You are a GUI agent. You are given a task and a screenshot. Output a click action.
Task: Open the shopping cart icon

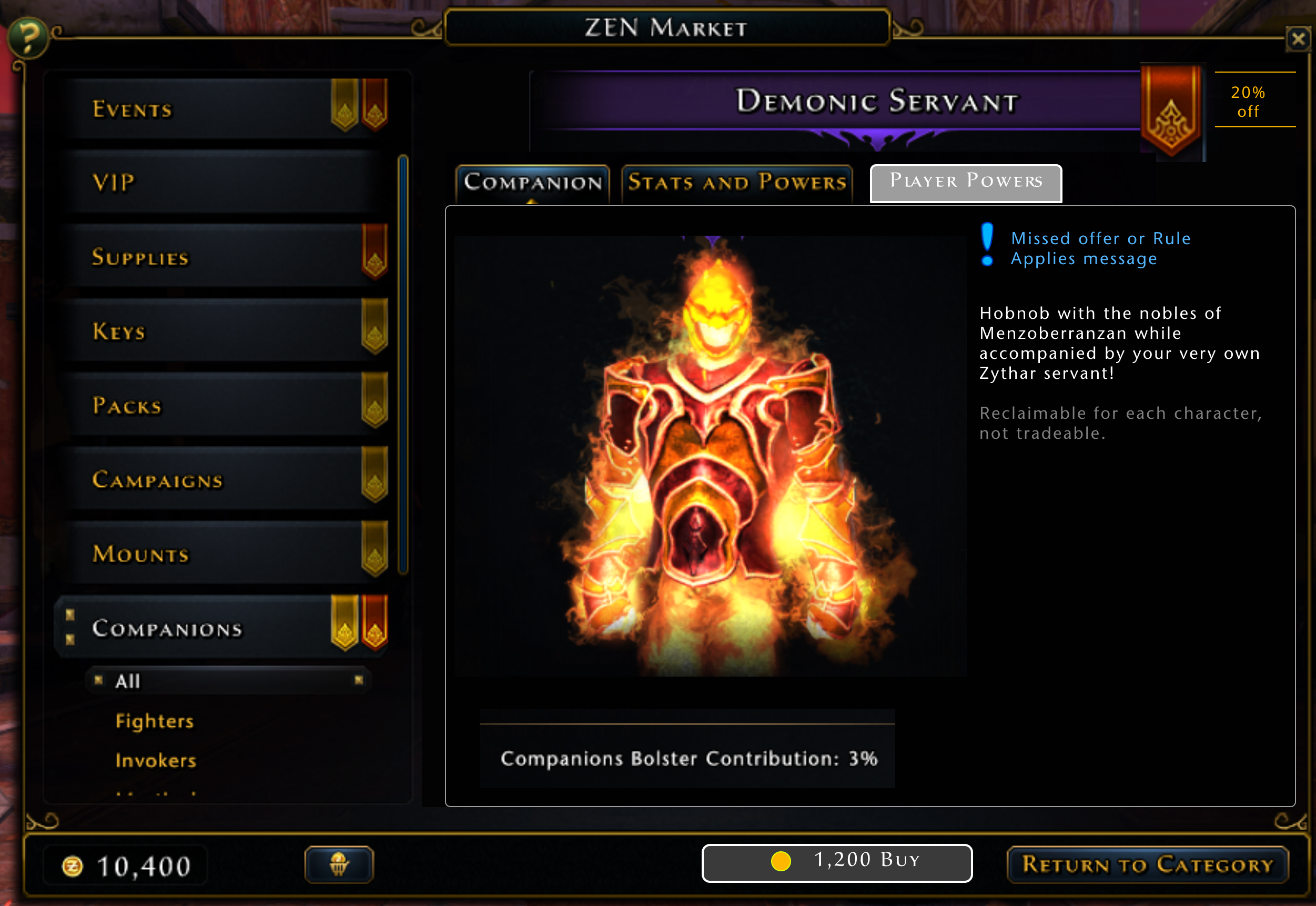[340, 864]
